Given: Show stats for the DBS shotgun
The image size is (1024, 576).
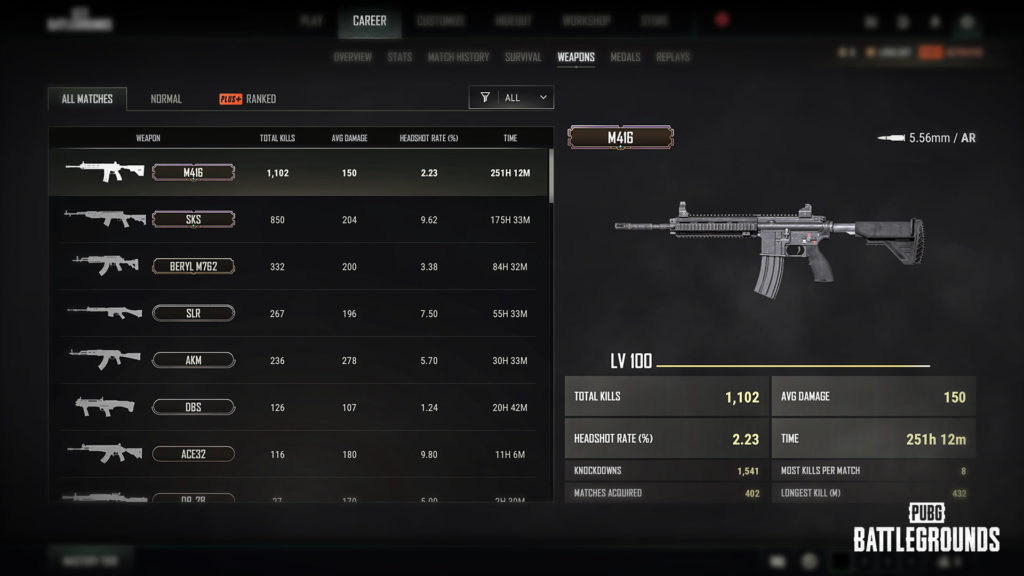Looking at the screenshot, I should [300, 407].
